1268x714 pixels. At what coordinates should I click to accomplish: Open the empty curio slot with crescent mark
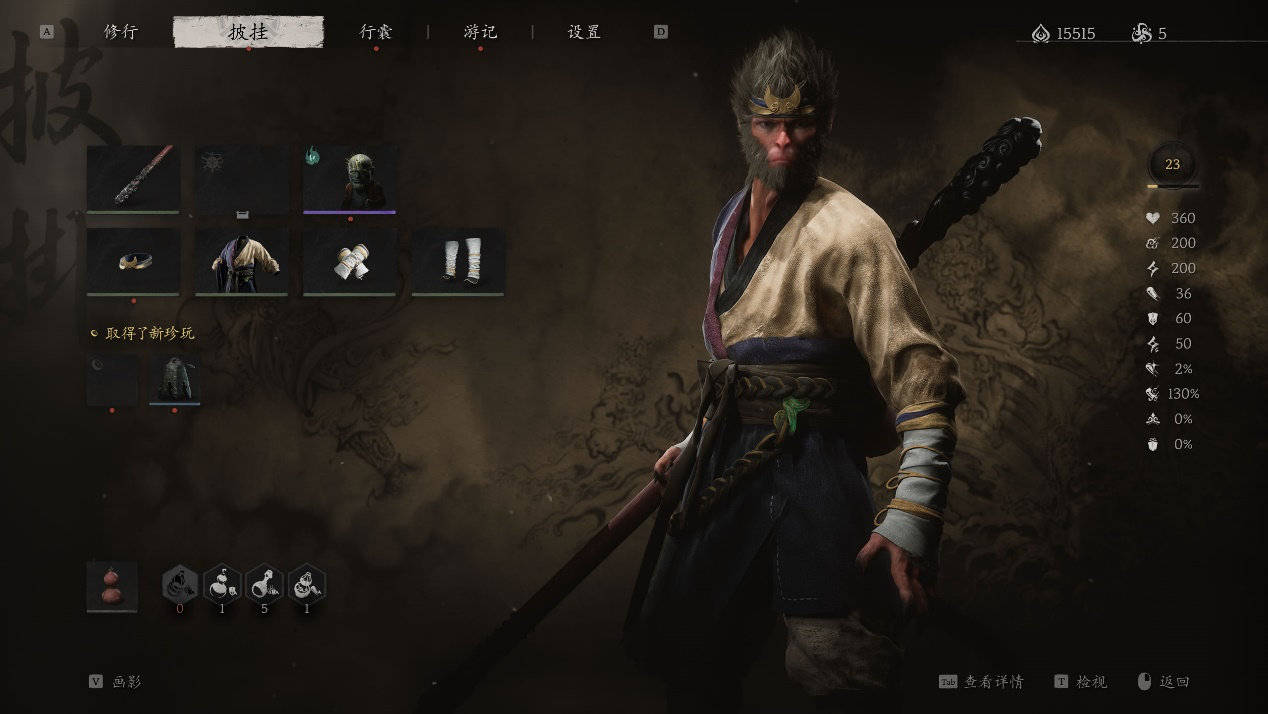click(x=112, y=380)
